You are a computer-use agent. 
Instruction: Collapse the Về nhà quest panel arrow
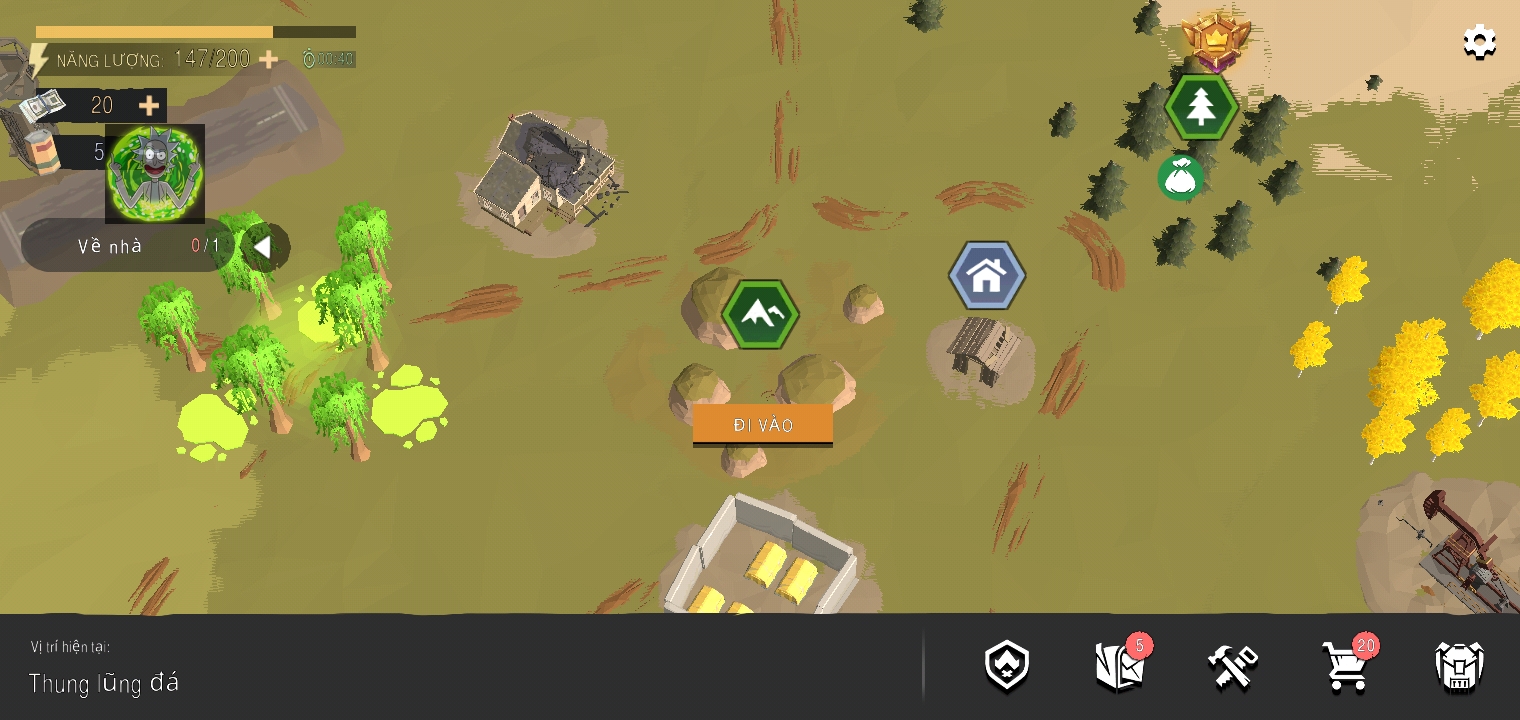(x=263, y=246)
